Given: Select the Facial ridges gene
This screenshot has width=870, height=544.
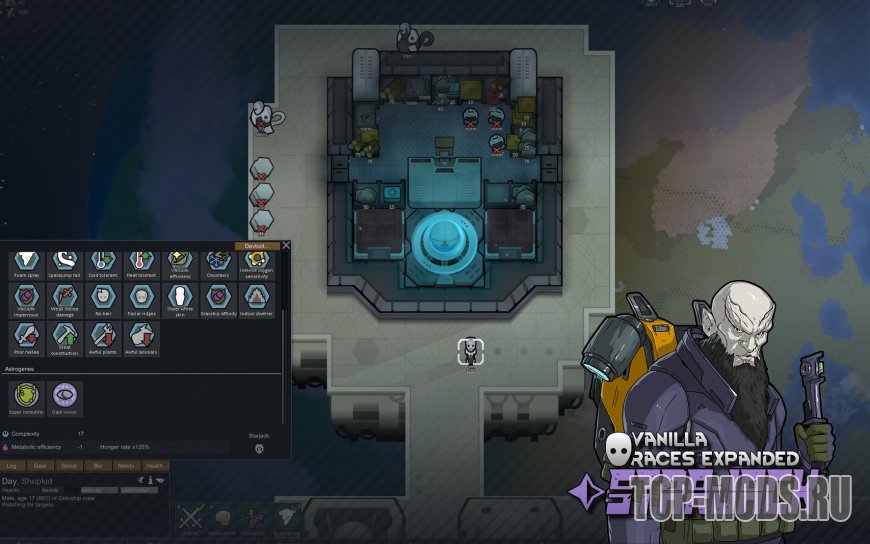Looking at the screenshot, I should click(x=139, y=298).
